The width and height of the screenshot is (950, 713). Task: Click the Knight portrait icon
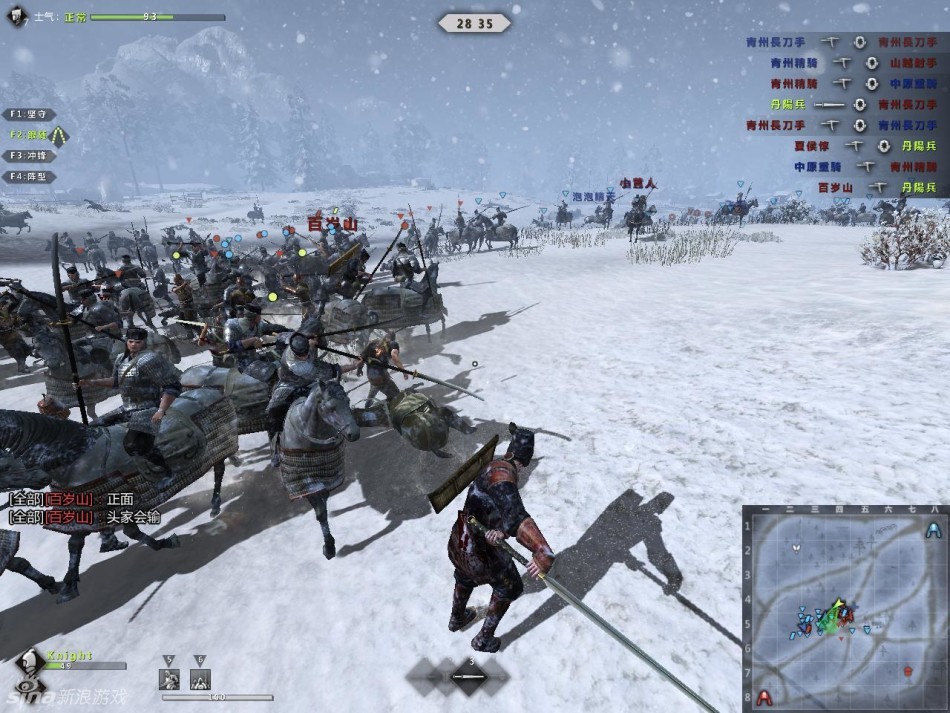click(x=31, y=665)
